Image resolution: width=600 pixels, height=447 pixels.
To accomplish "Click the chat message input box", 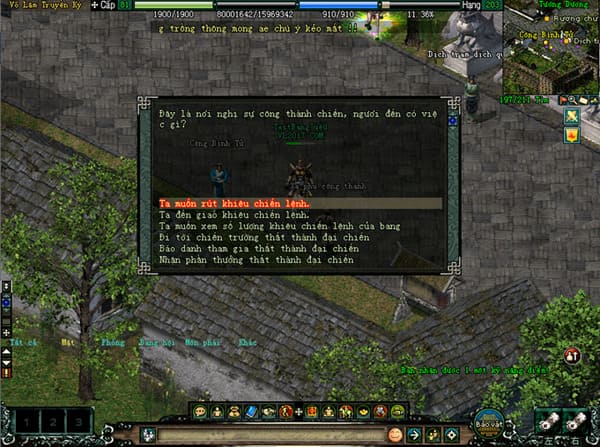I will click(x=270, y=434).
